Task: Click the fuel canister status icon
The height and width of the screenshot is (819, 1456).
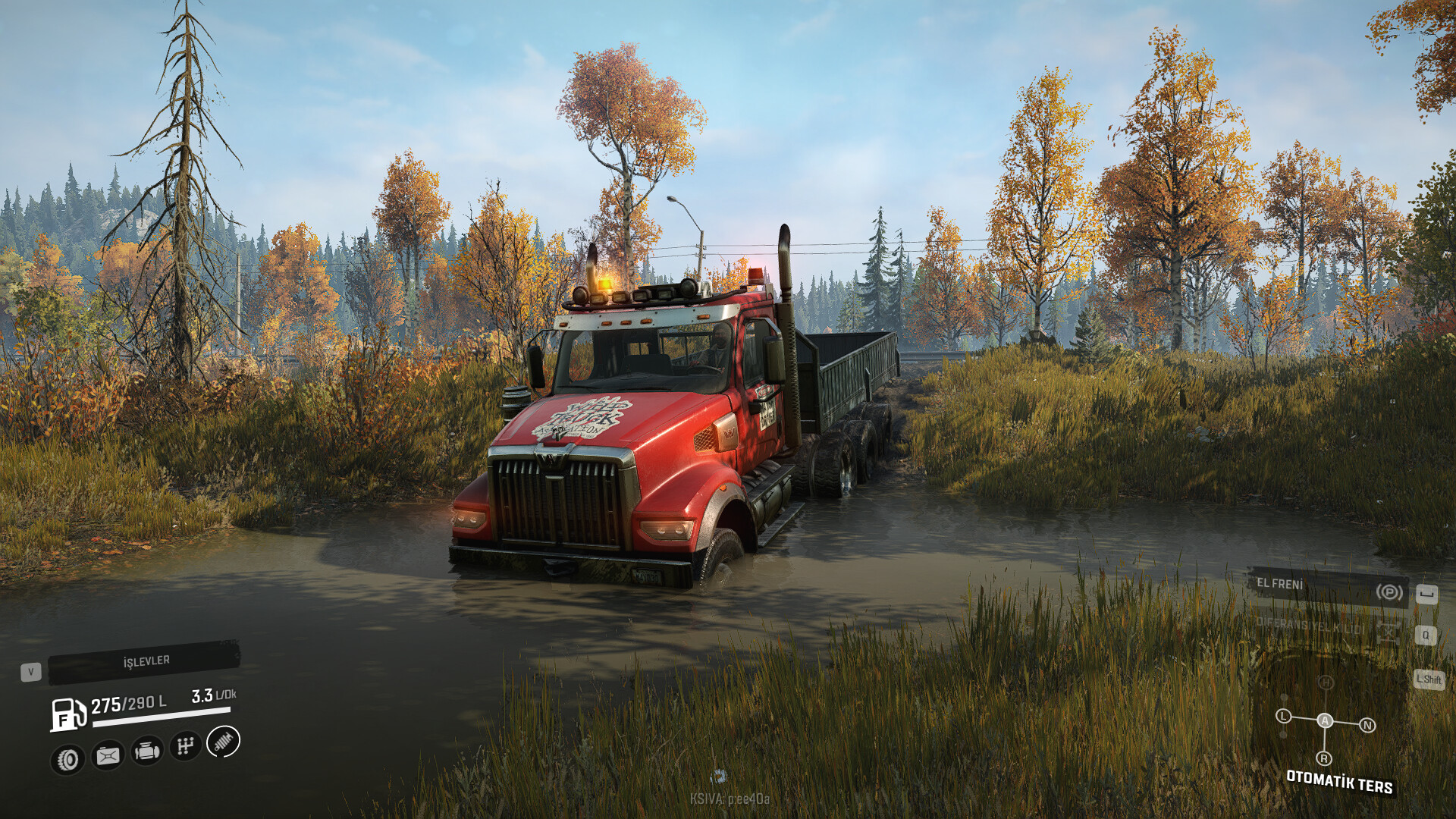Action: click(x=108, y=755)
